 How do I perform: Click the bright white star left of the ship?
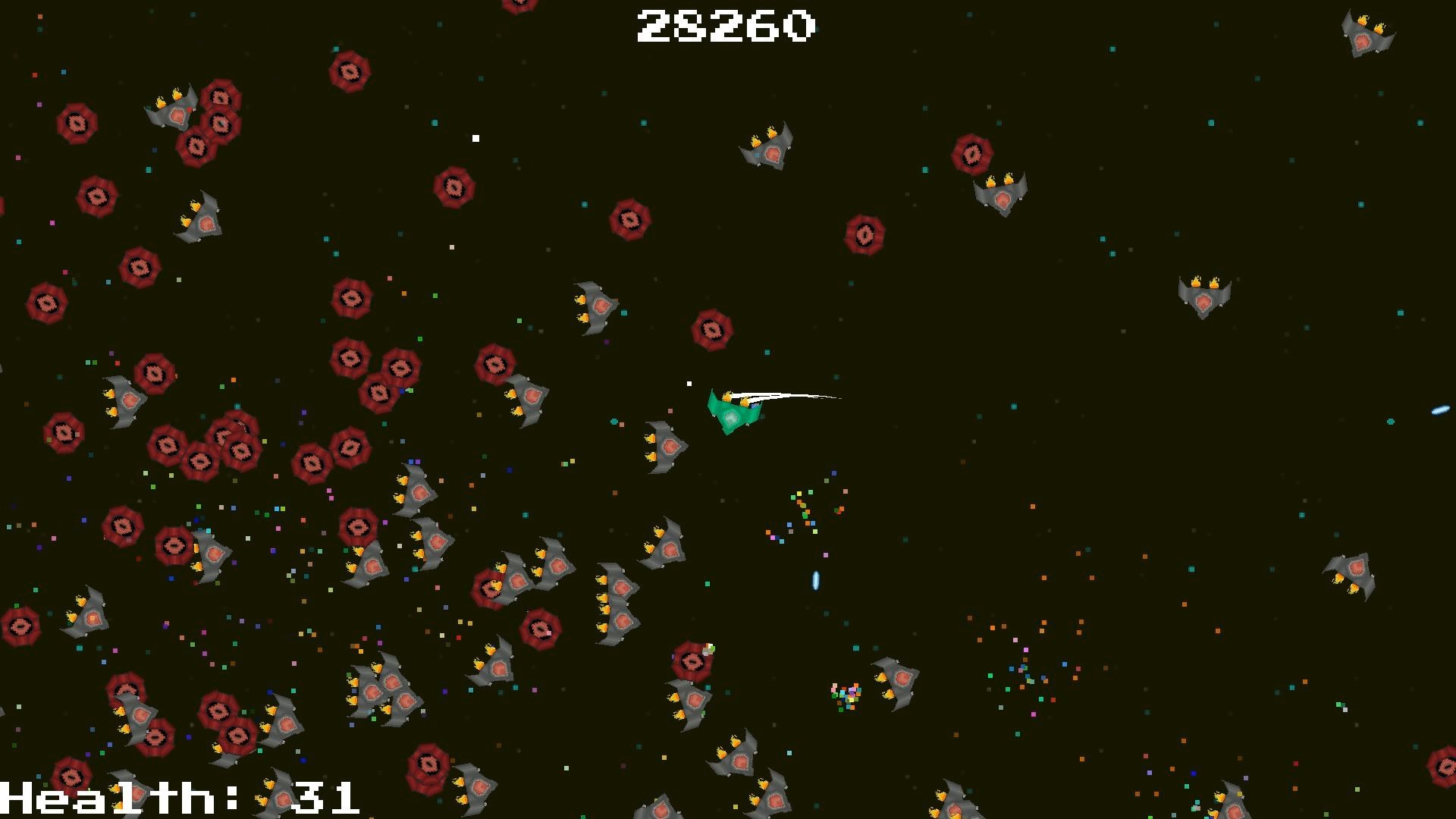tap(689, 382)
